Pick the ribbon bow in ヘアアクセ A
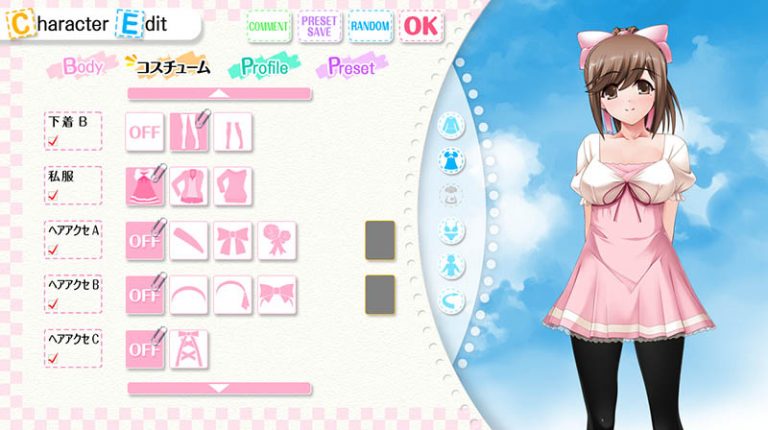 click(x=233, y=240)
